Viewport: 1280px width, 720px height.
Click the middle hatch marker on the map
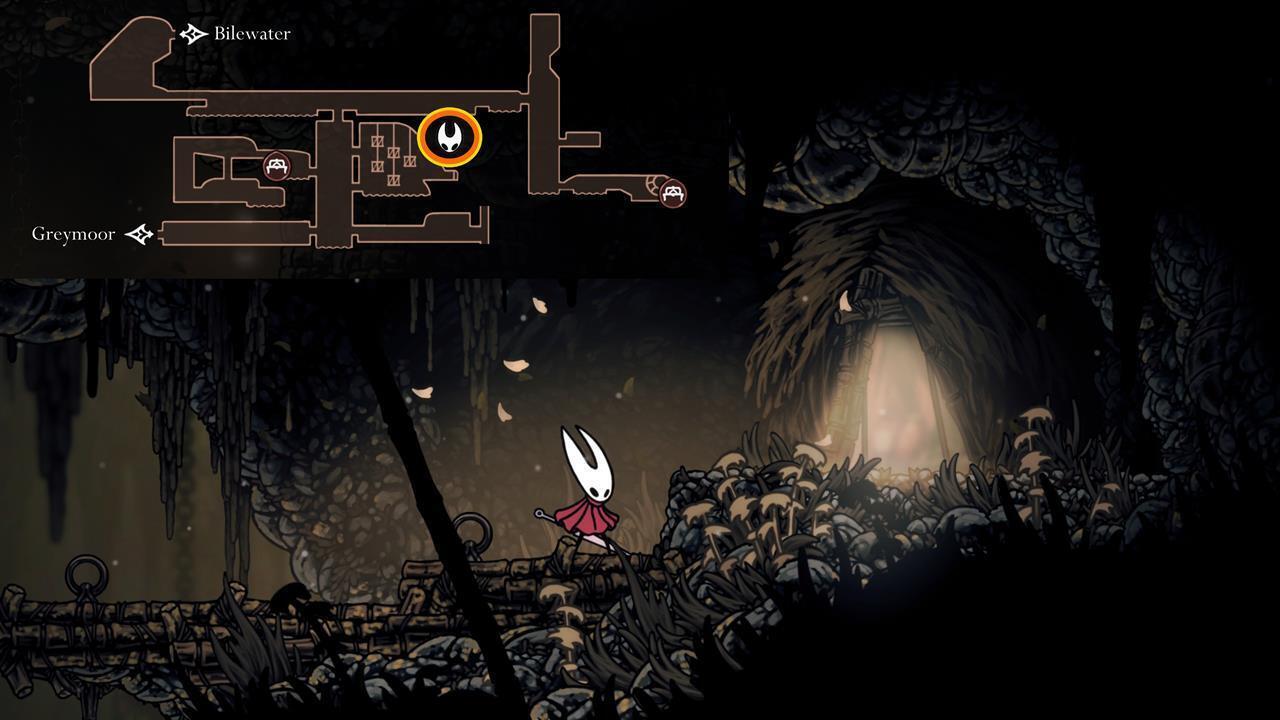tap(393, 152)
